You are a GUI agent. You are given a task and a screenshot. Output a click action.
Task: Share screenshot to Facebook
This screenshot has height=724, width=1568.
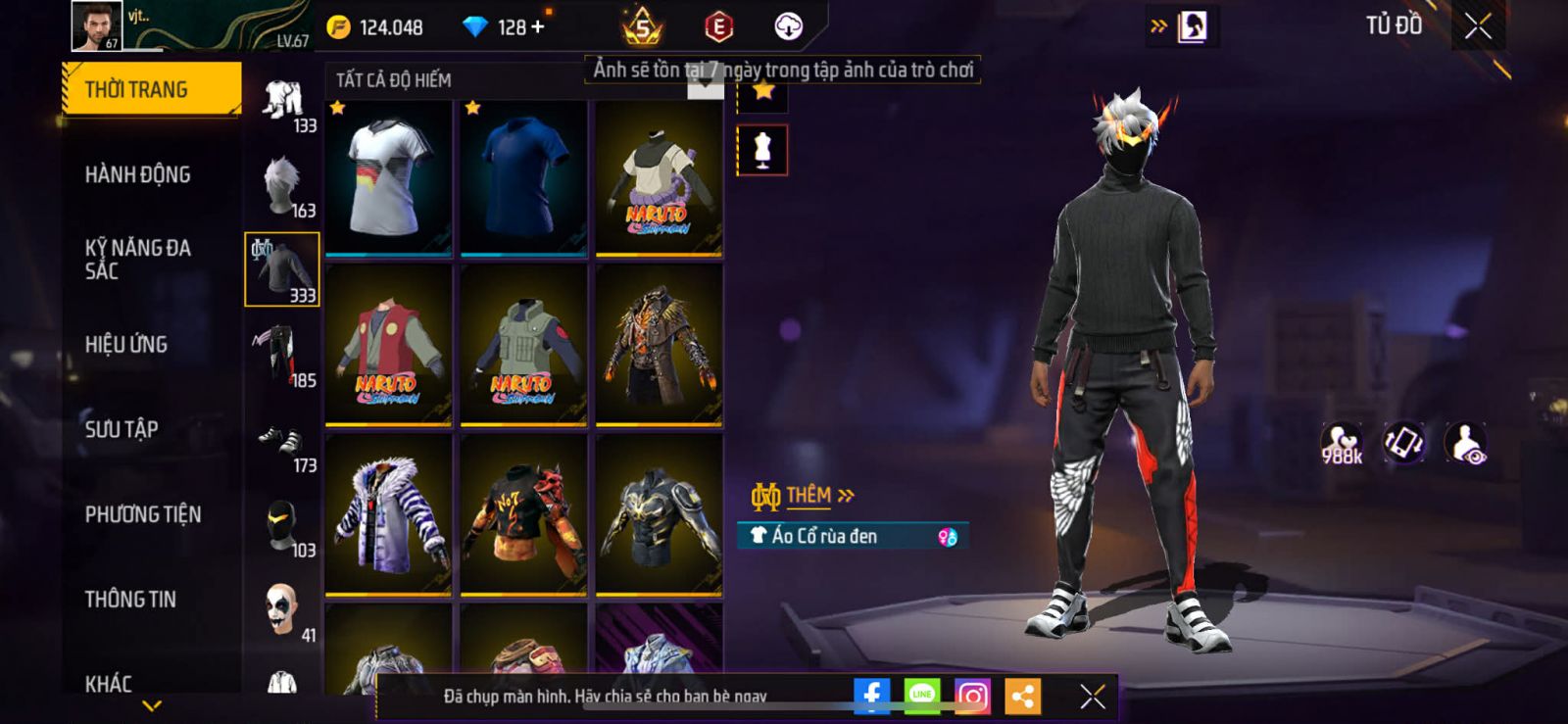click(871, 697)
